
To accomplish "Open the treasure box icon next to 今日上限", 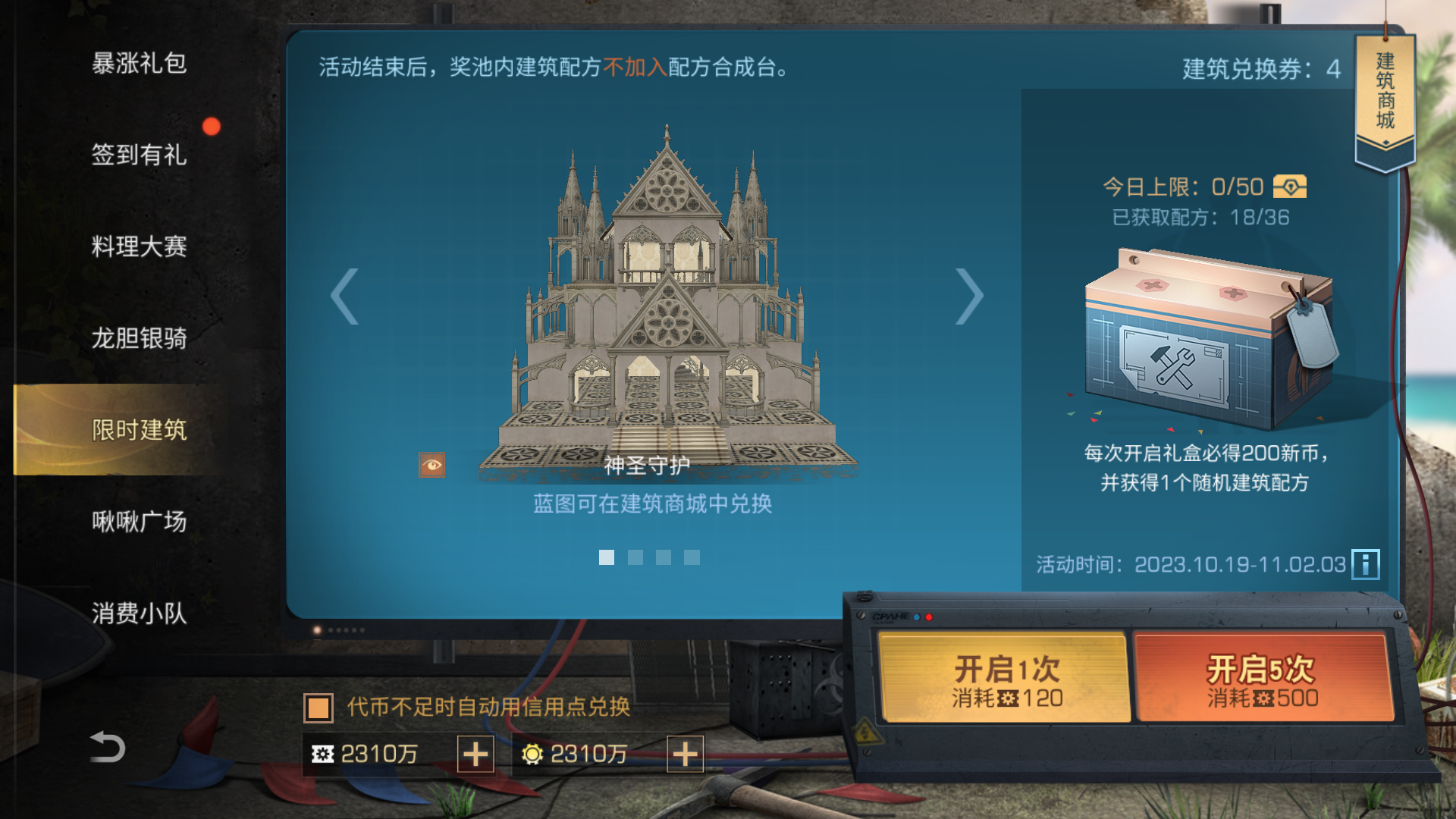I will [1291, 187].
